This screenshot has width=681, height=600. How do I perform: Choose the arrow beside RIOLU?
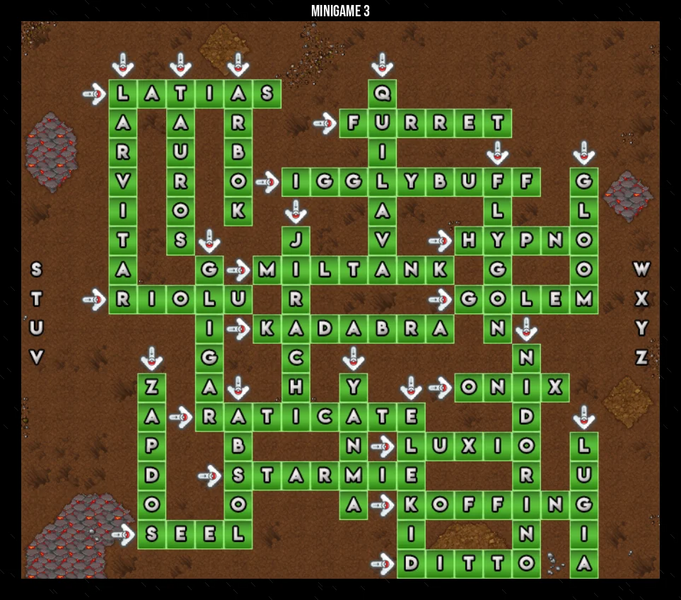click(x=94, y=298)
